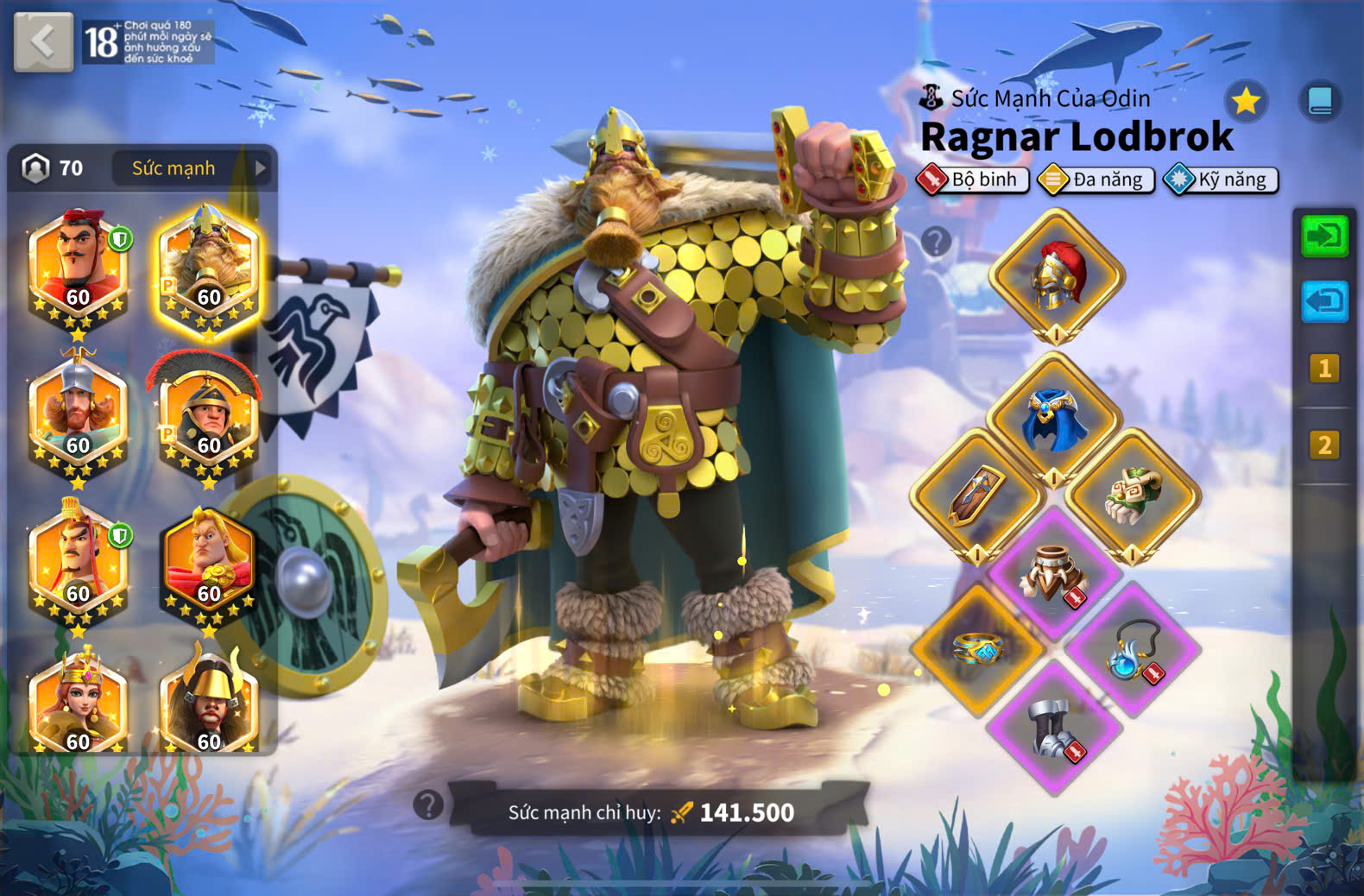Open the Sức mạnh sort dropdown

(190, 168)
